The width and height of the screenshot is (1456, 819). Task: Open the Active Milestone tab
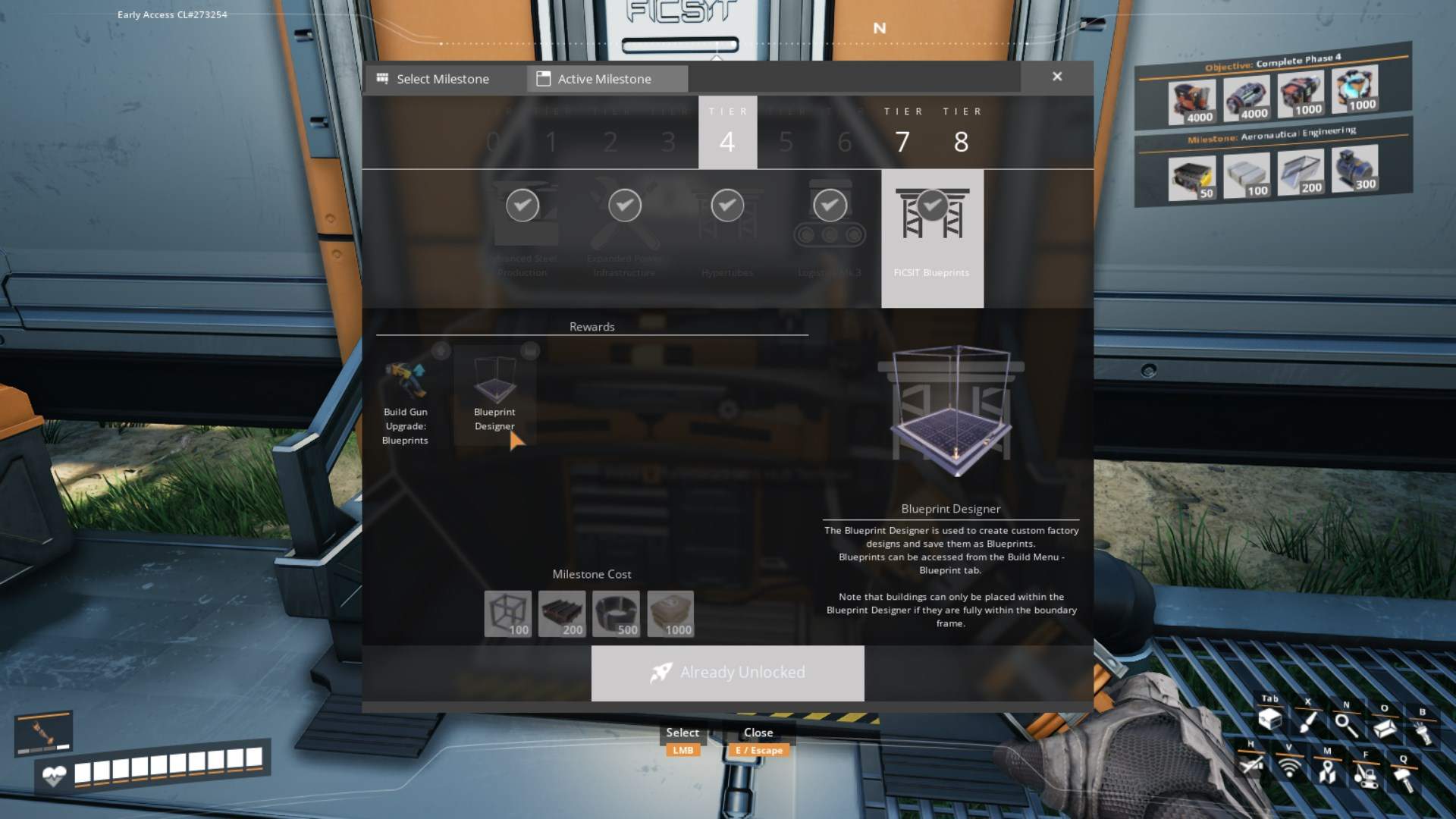pyautogui.click(x=604, y=79)
